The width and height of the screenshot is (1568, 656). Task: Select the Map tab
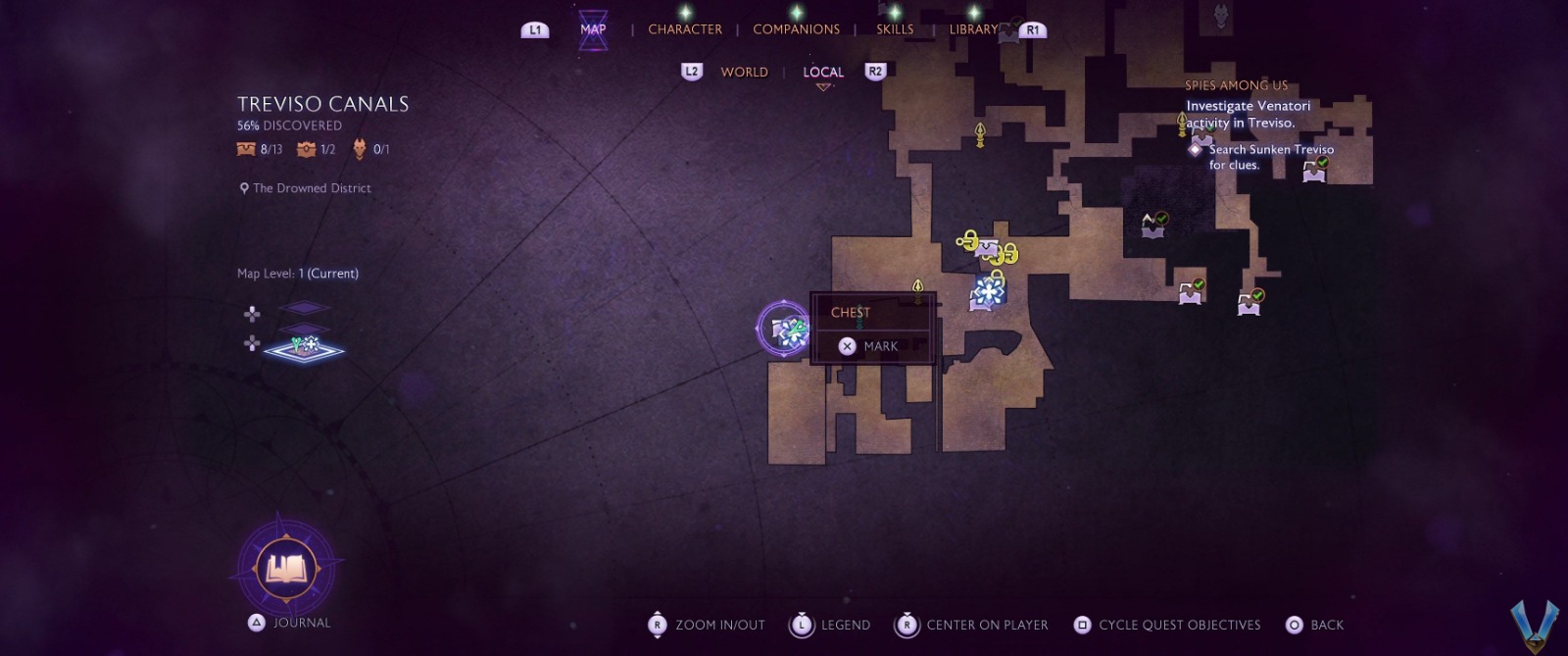point(593,29)
